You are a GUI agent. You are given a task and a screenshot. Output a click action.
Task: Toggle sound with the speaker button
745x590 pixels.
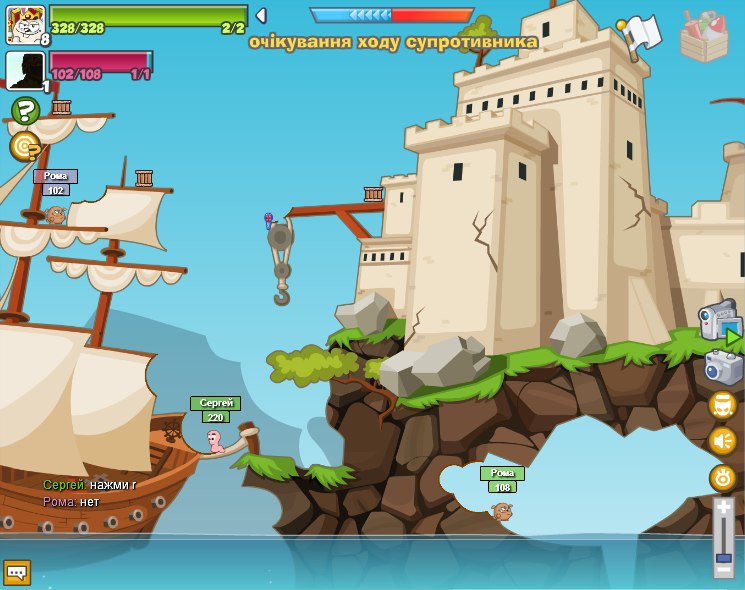click(x=722, y=441)
